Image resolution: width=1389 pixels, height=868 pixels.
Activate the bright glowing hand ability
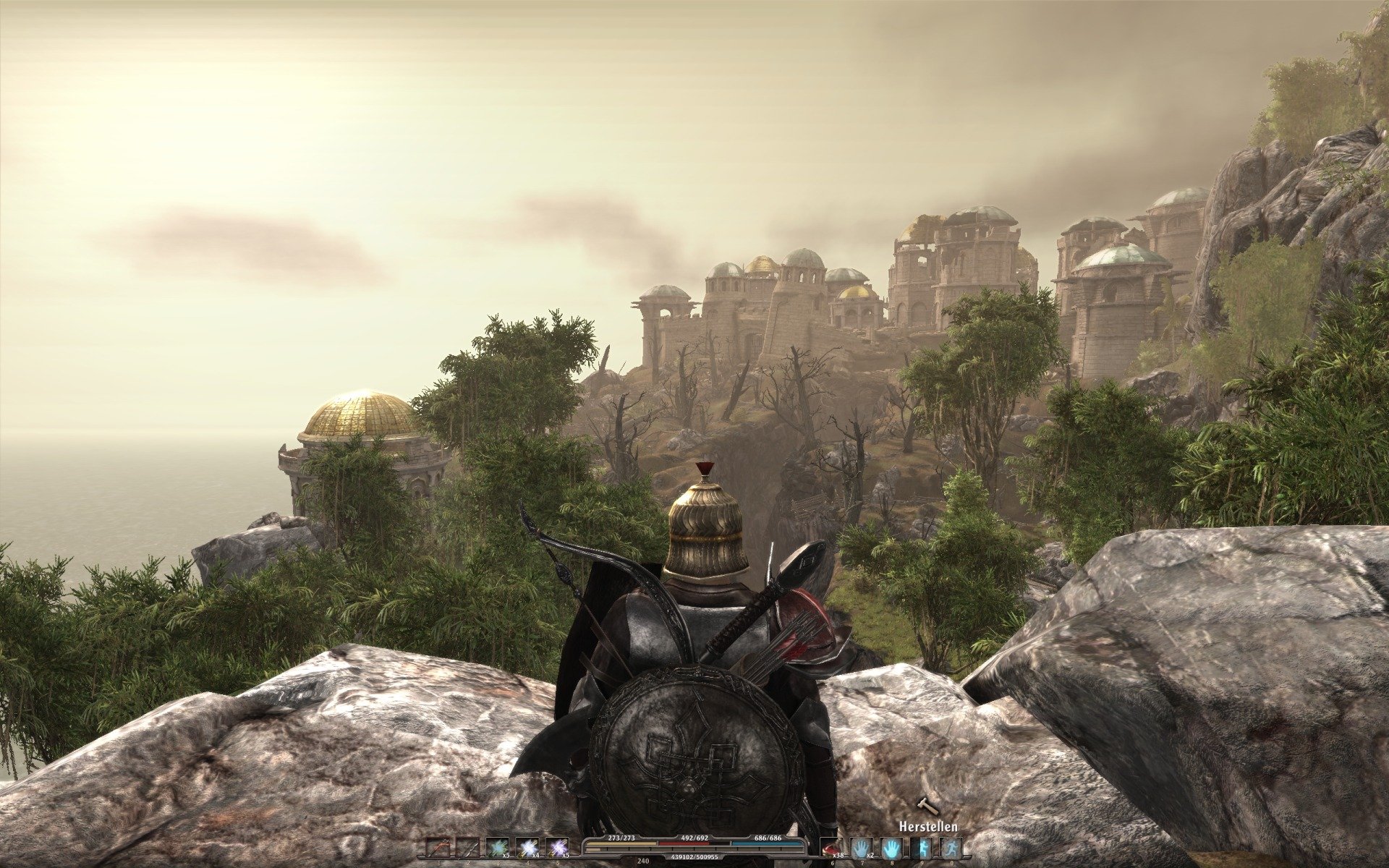tap(891, 847)
